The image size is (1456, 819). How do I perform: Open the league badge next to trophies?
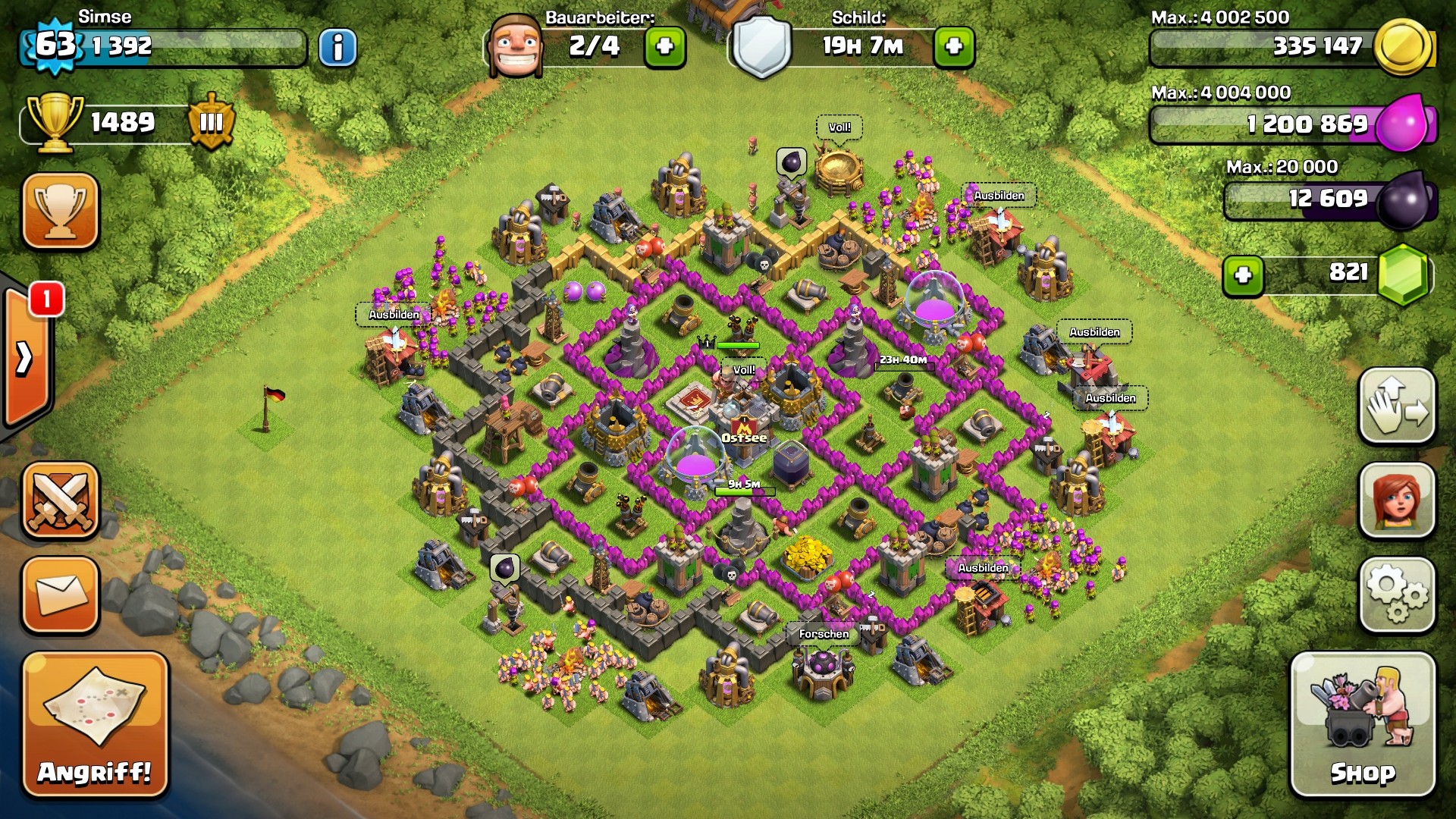pyautogui.click(x=211, y=122)
